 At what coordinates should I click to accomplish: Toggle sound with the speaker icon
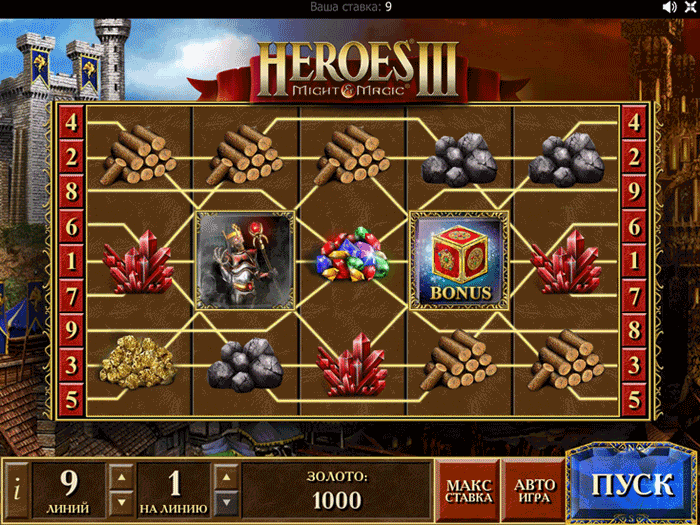(x=669, y=7)
